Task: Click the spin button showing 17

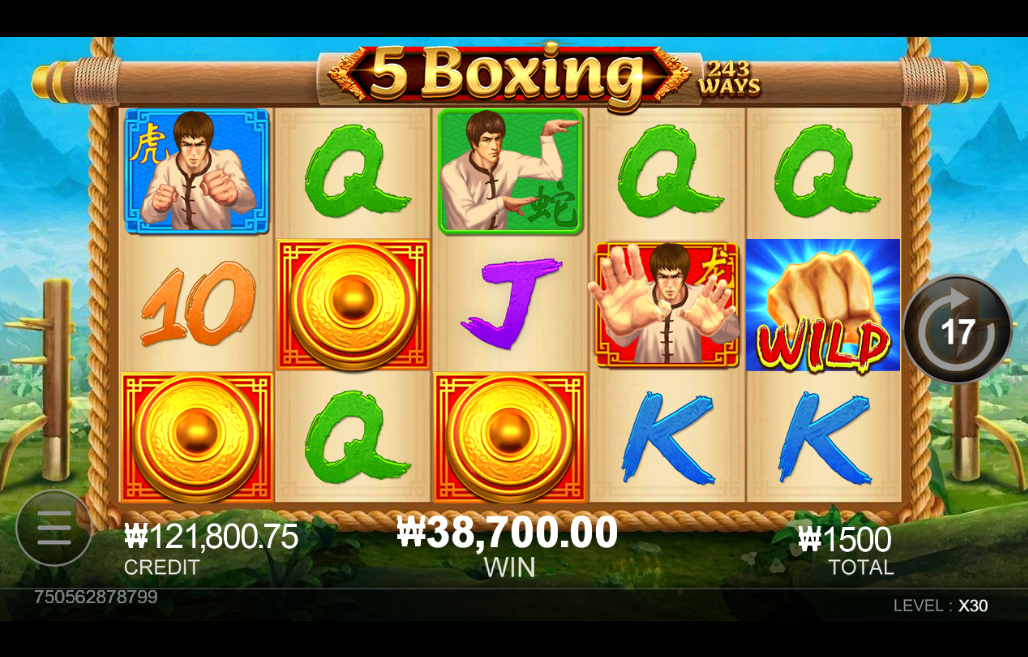Action: pyautogui.click(x=957, y=330)
